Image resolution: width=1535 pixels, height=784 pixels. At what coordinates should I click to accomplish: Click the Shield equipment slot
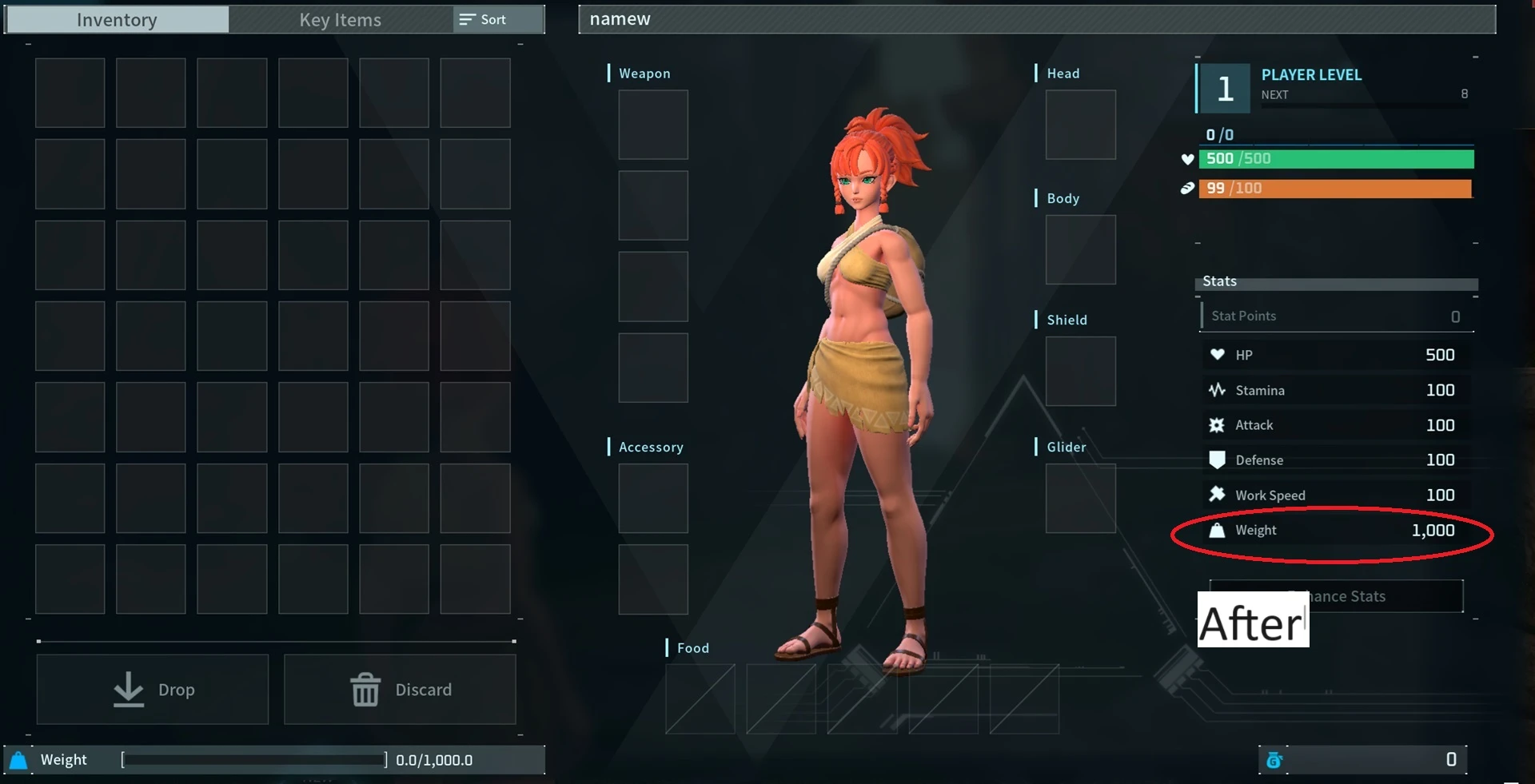pyautogui.click(x=1080, y=371)
